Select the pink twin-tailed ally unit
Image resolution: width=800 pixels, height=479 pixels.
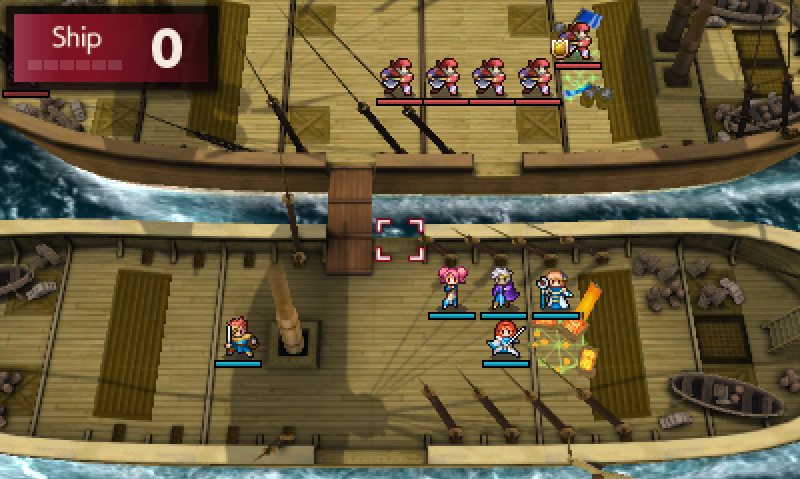[451, 289]
